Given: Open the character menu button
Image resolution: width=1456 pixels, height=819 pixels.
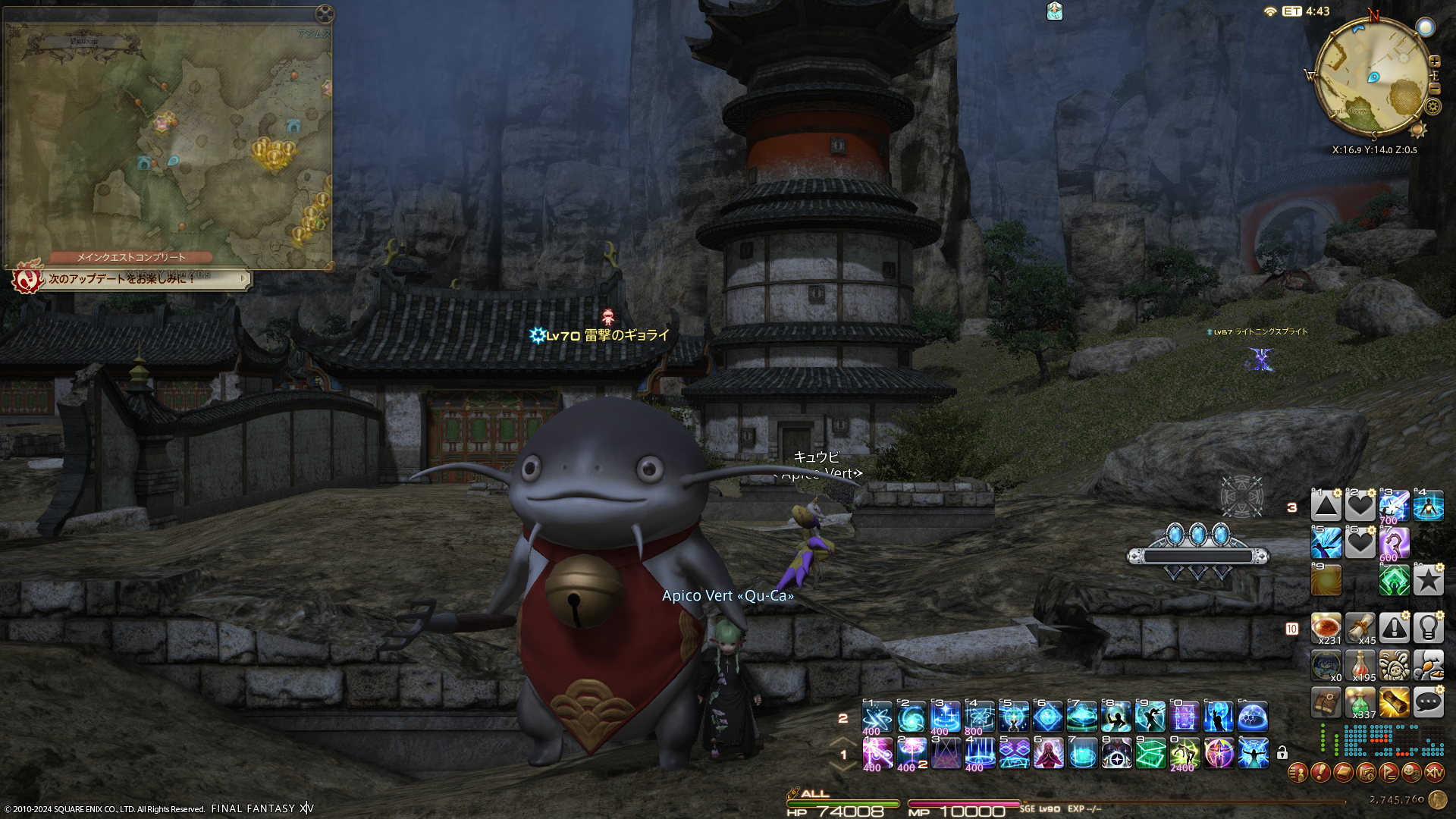Looking at the screenshot, I should click(1298, 773).
